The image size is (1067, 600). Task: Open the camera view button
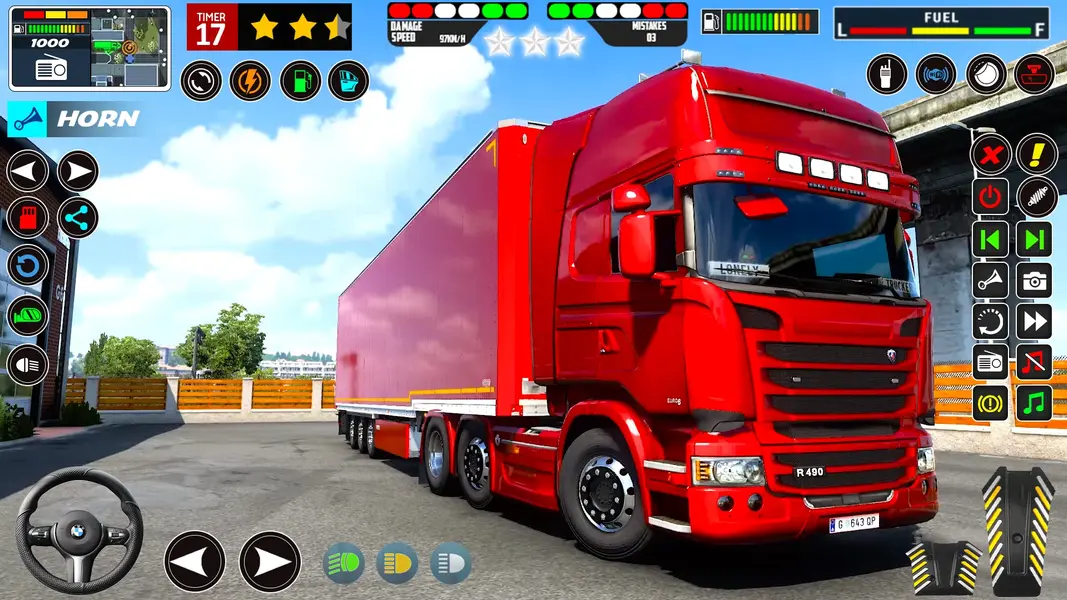[x=1035, y=280]
